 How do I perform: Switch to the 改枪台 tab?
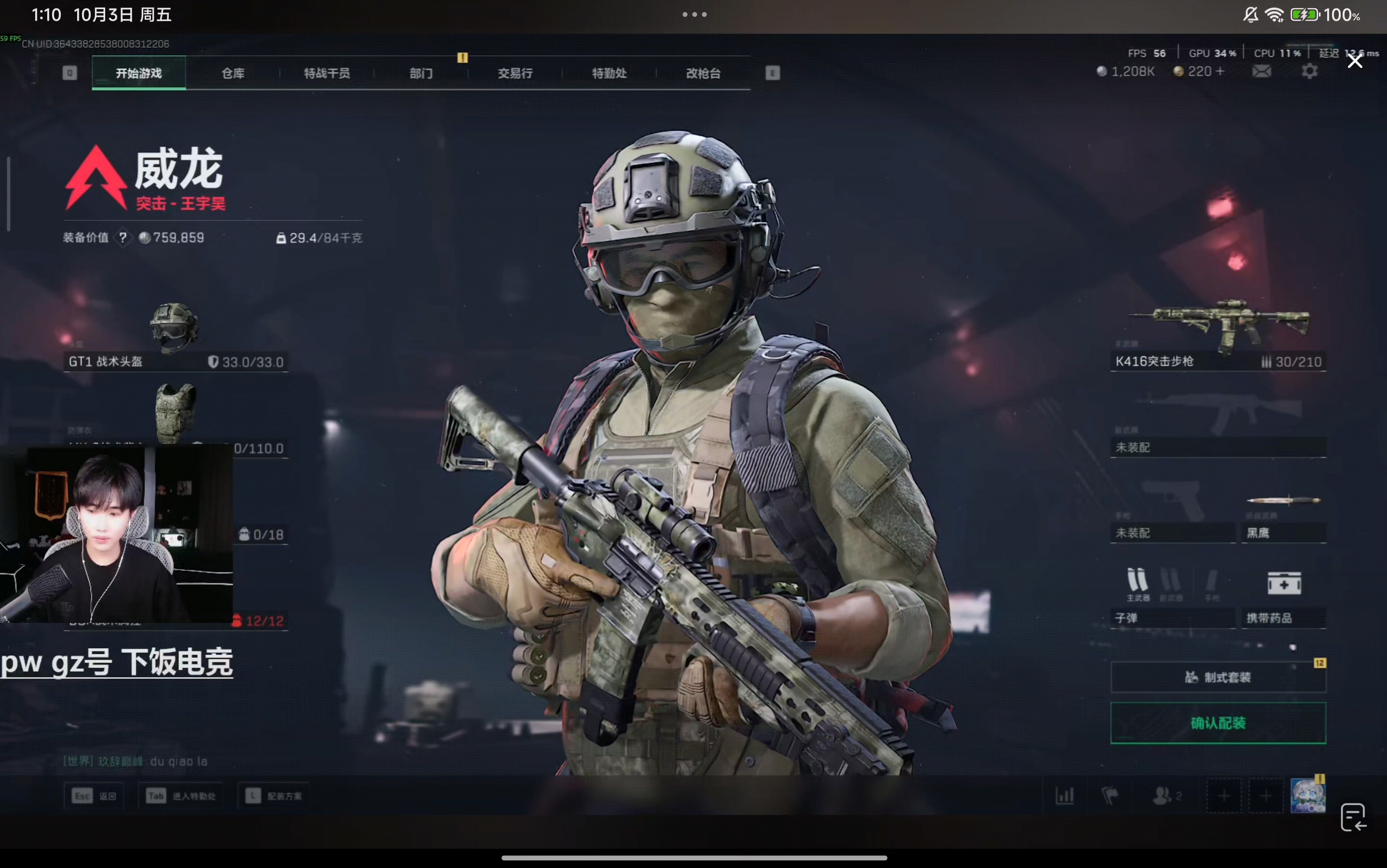703,73
